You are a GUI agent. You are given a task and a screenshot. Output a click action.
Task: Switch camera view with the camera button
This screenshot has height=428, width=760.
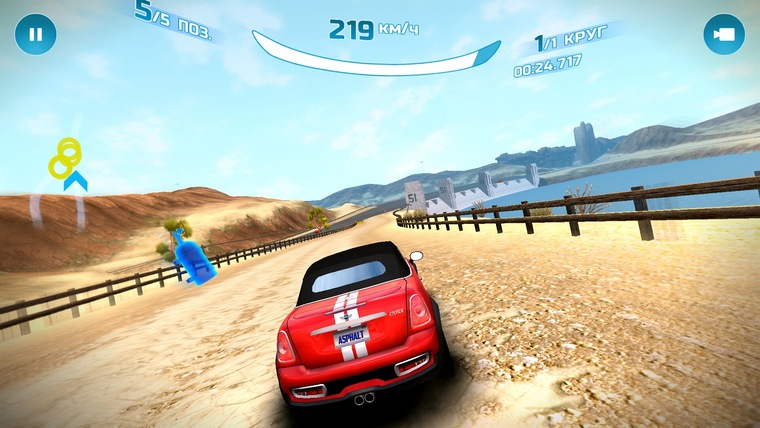pos(723,34)
